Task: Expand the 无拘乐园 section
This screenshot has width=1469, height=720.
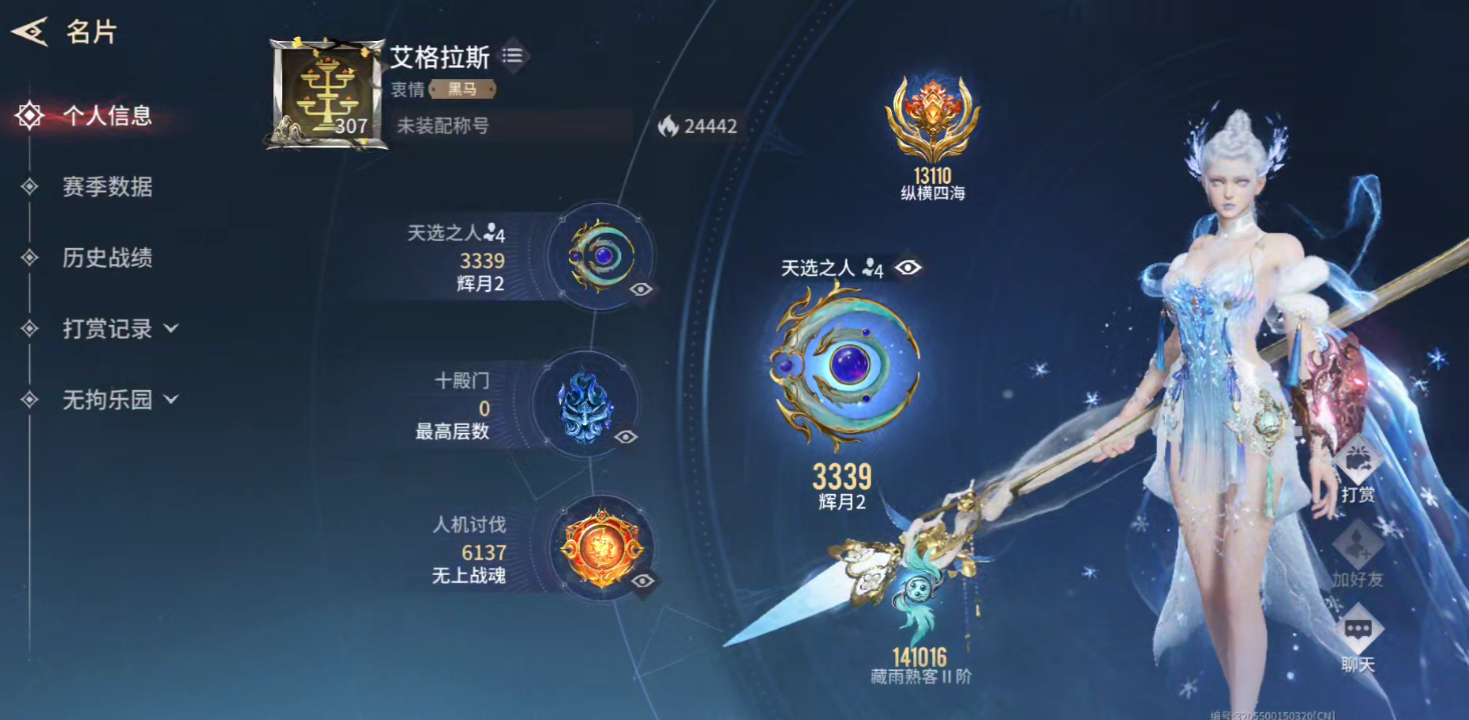Action: (x=119, y=400)
